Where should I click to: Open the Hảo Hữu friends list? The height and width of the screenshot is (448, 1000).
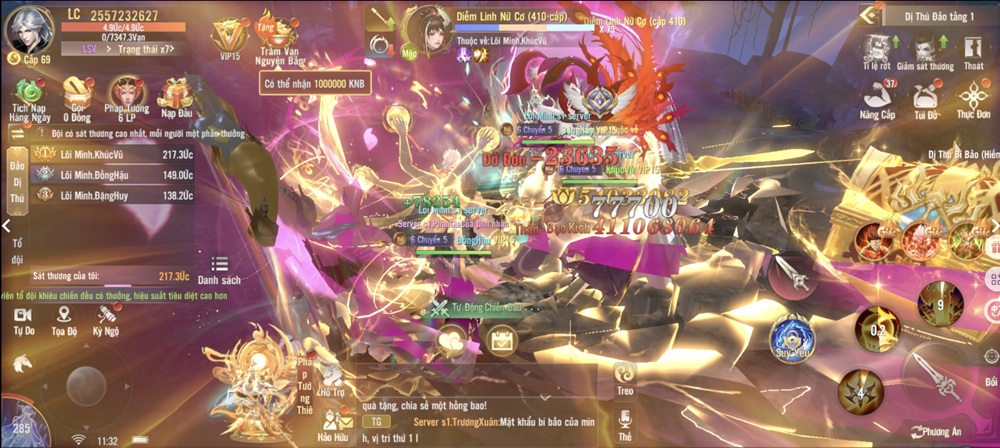point(331,425)
